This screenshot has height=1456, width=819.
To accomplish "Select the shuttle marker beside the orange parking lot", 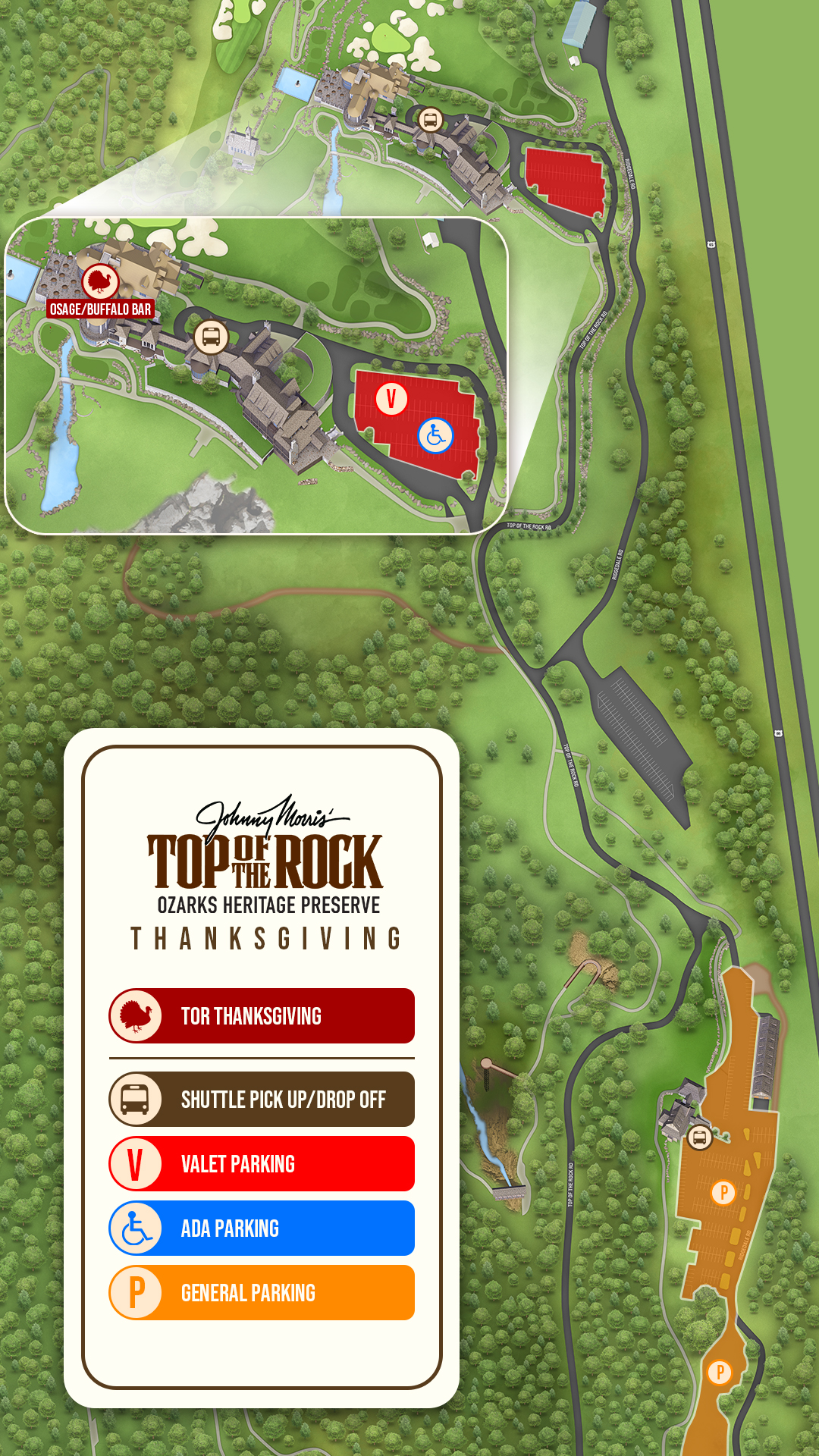I will coord(699,1137).
